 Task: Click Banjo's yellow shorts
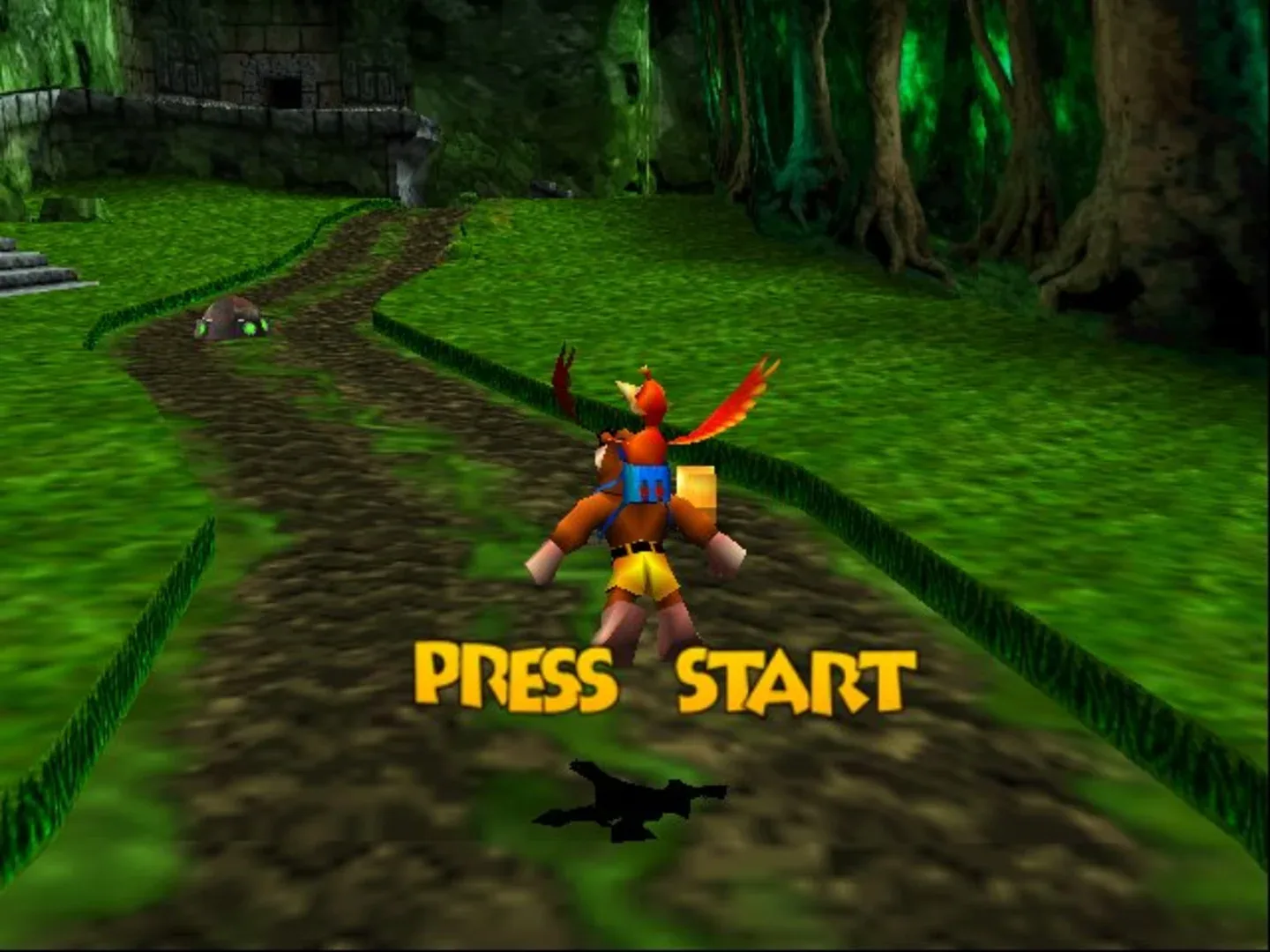coord(644,573)
